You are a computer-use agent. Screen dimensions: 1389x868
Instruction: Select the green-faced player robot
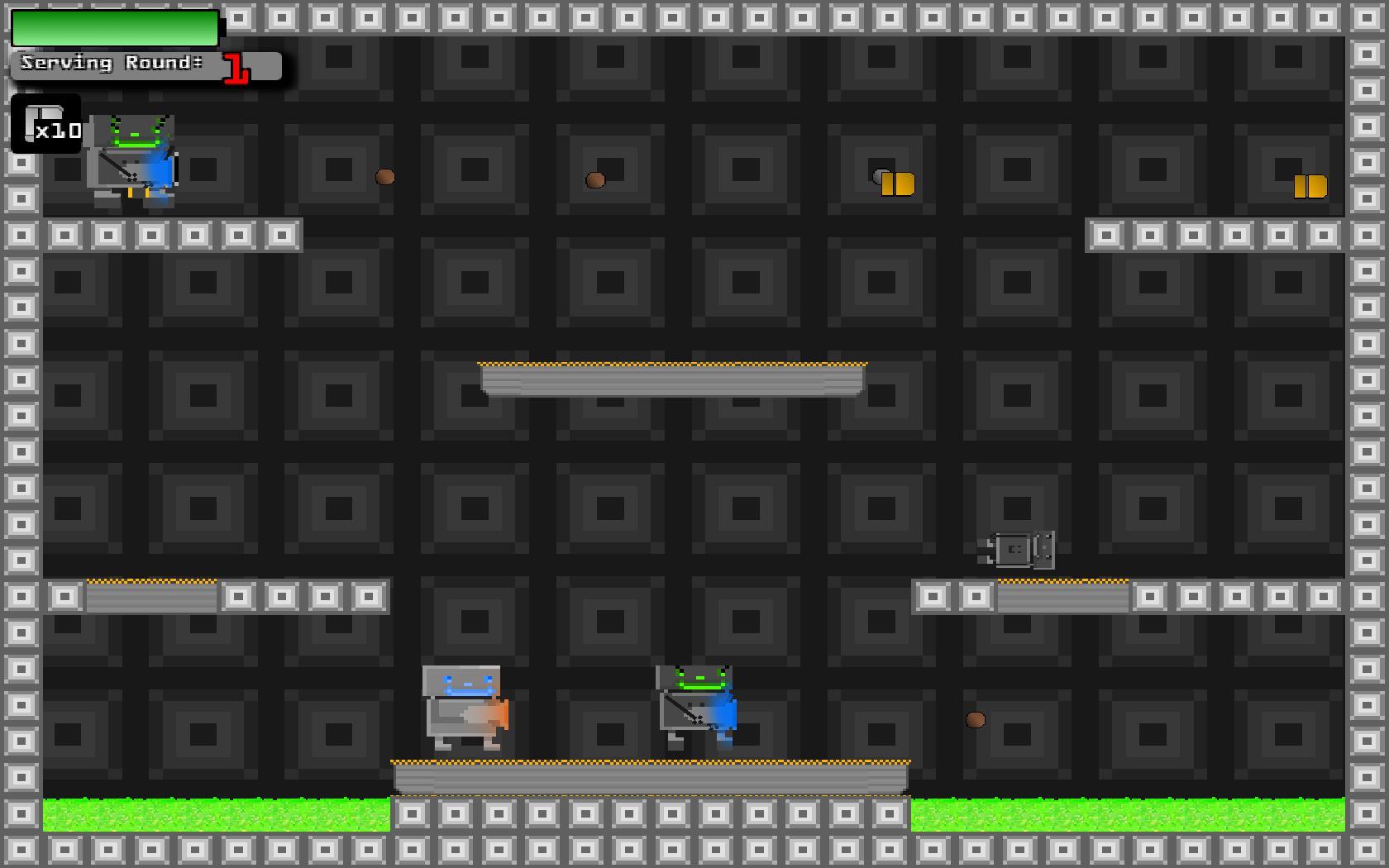coord(132,161)
